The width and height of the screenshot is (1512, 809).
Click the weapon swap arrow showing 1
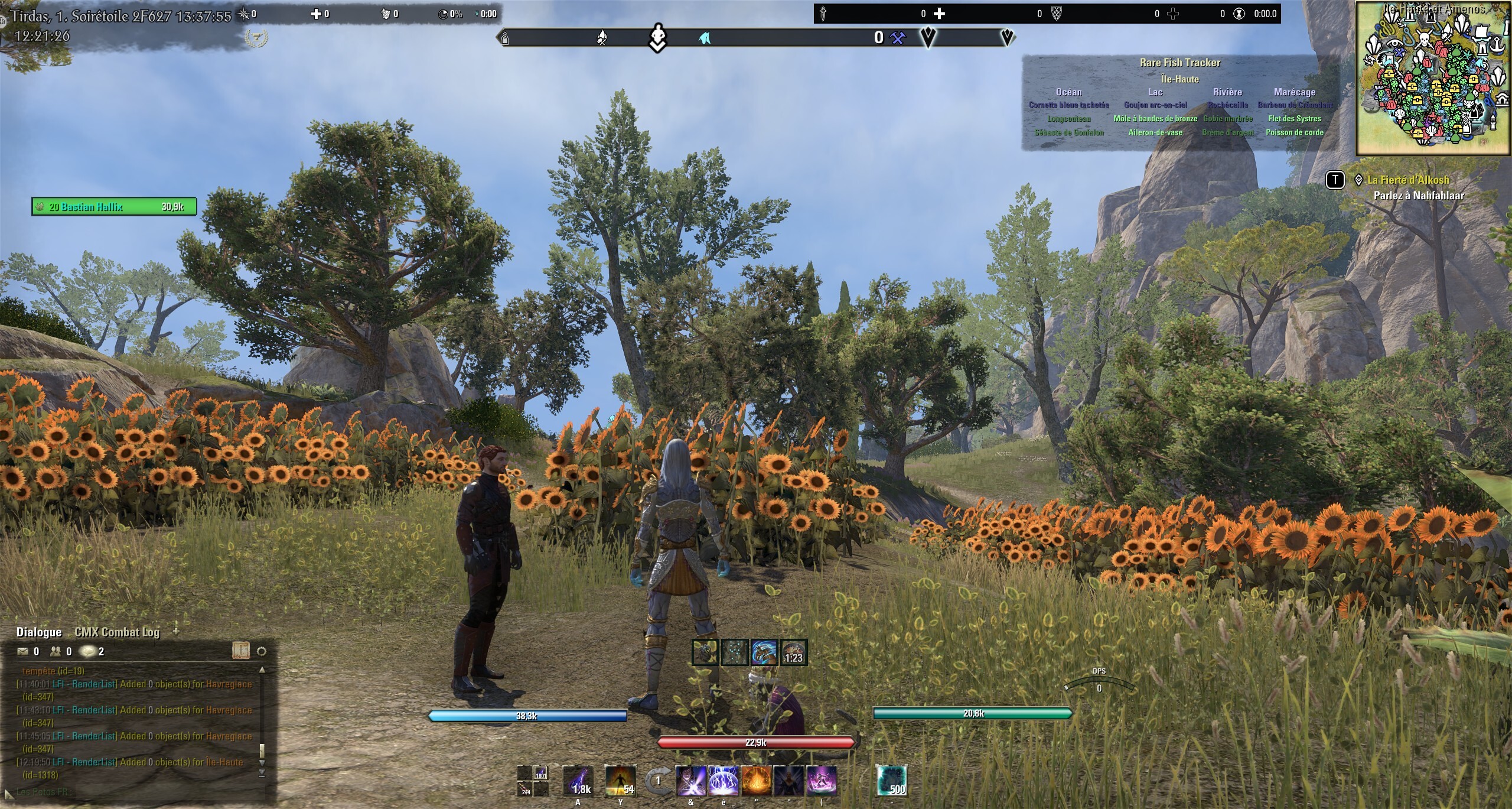[x=658, y=779]
